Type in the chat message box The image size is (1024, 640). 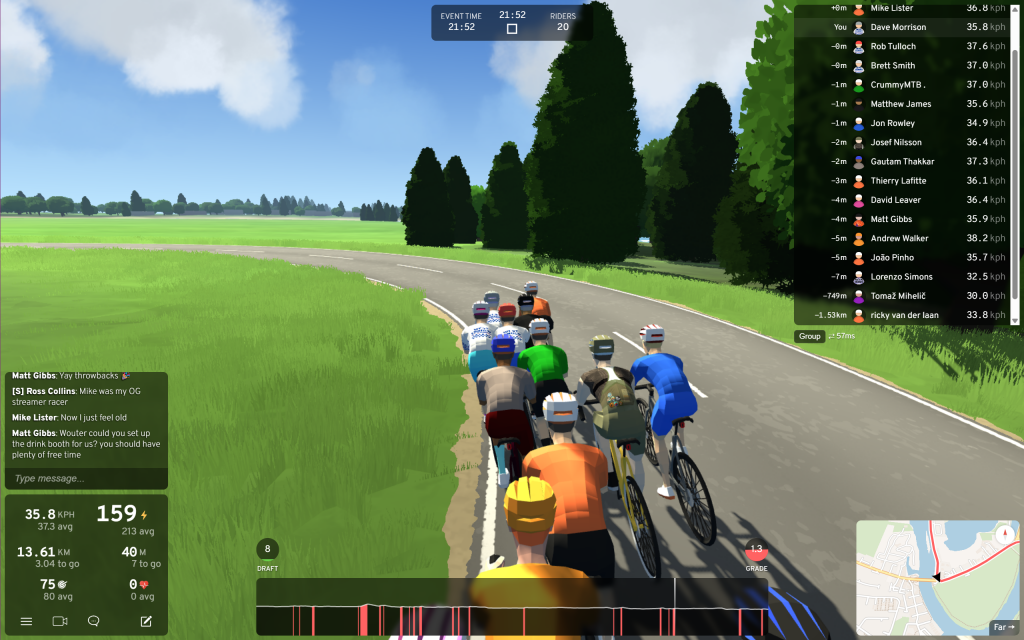[x=84, y=478]
